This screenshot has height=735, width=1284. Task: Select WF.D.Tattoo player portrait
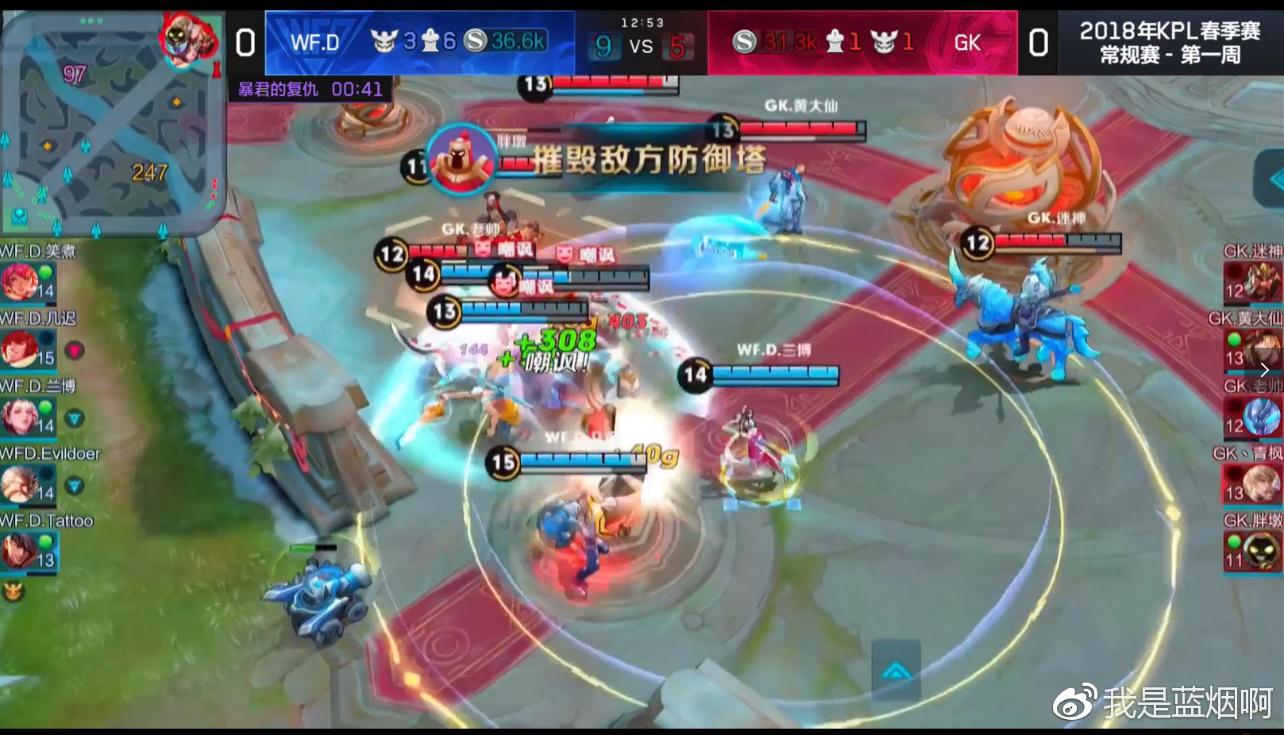click(19, 551)
